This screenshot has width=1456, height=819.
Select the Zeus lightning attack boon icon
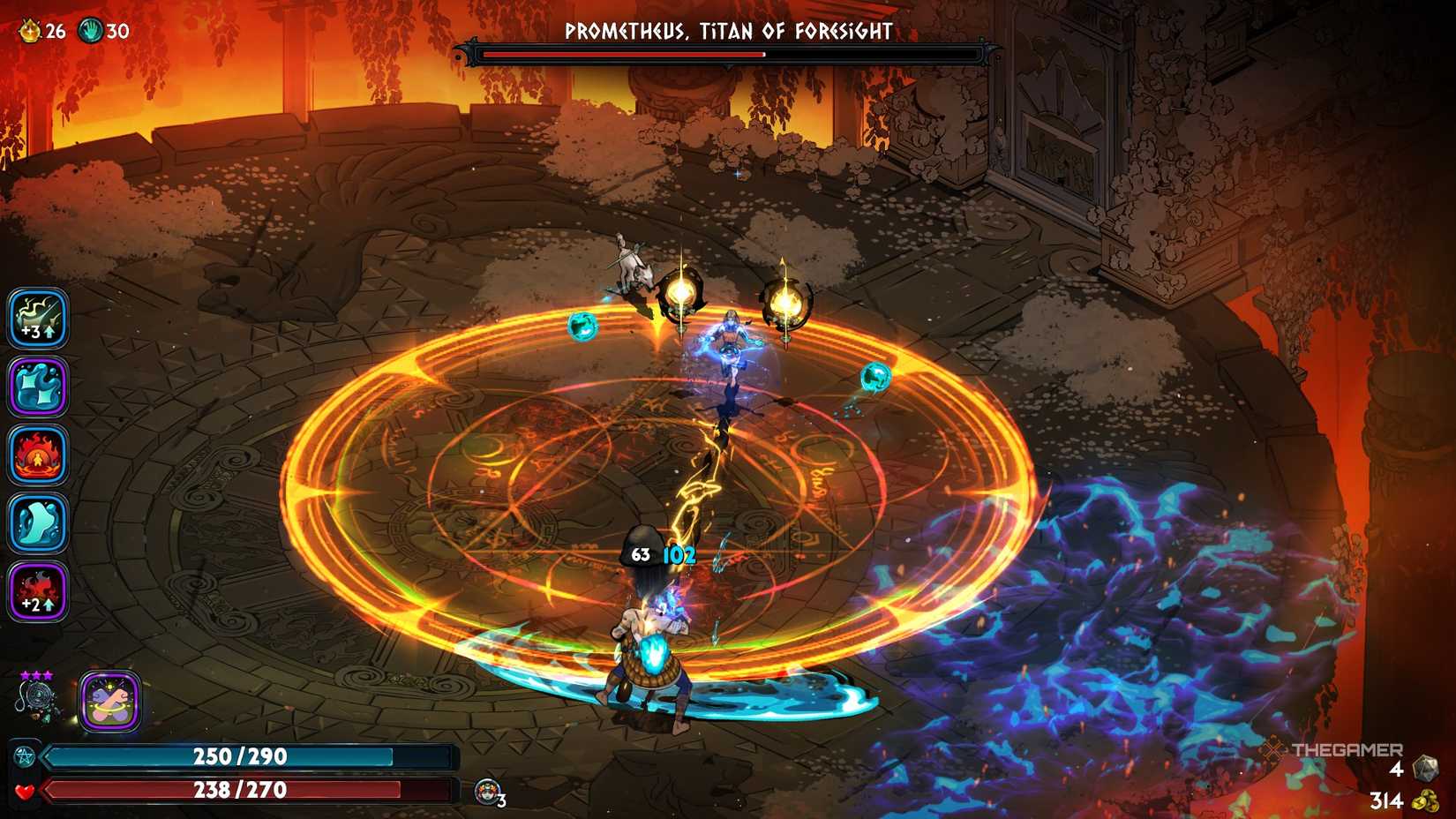pyautogui.click(x=39, y=316)
